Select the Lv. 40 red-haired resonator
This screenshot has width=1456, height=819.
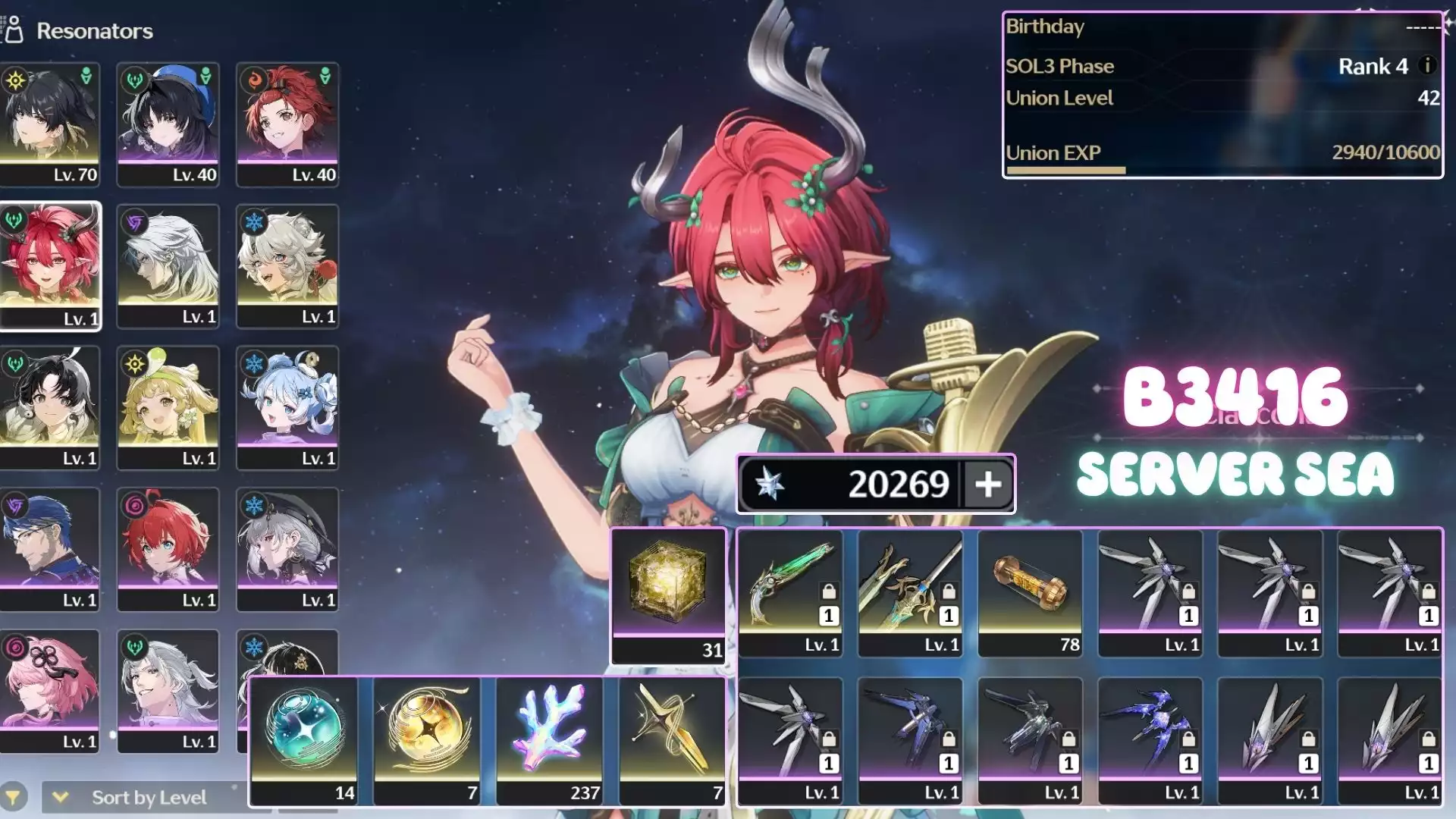(287, 124)
